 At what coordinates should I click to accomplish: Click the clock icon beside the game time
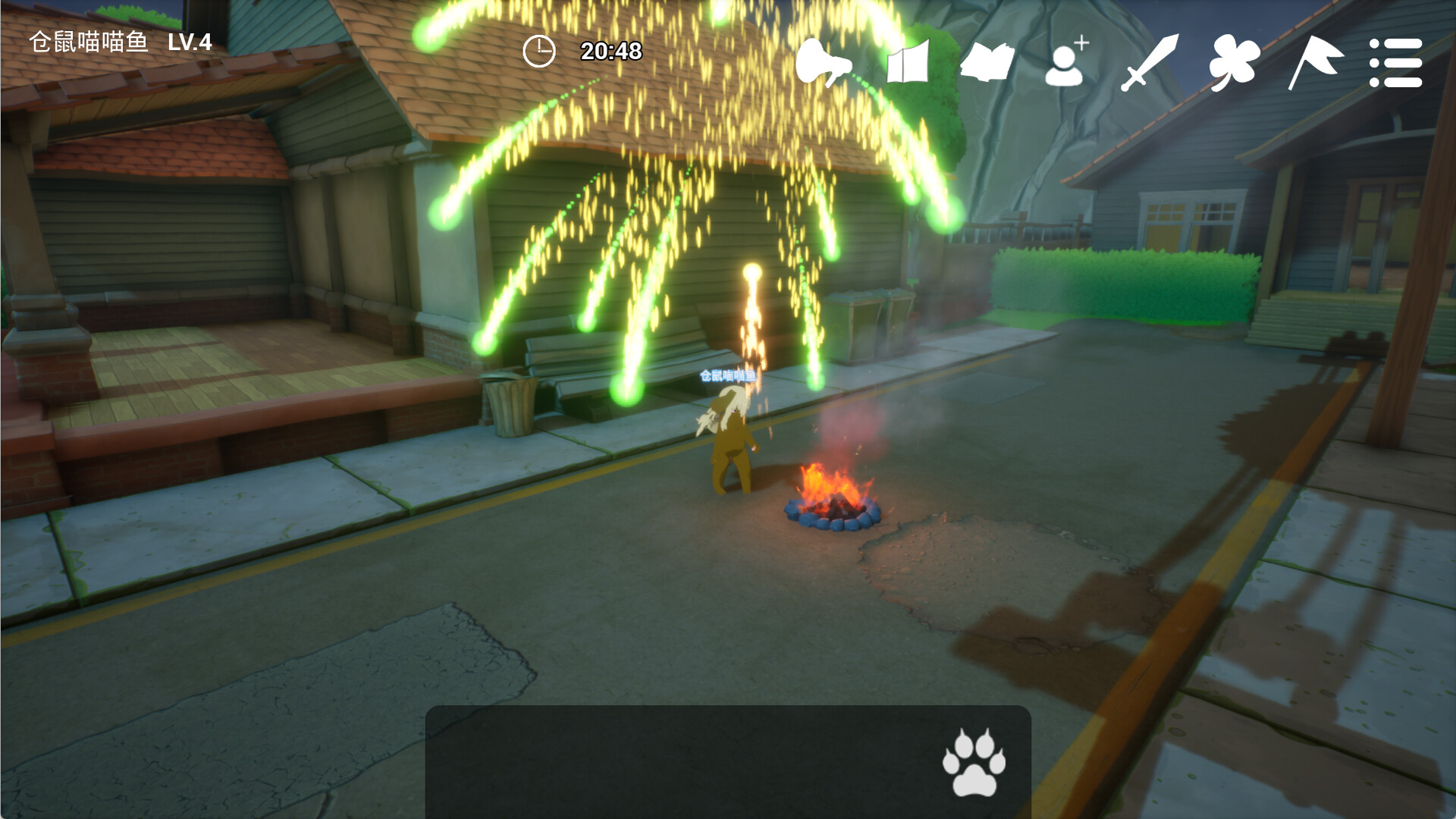click(538, 52)
